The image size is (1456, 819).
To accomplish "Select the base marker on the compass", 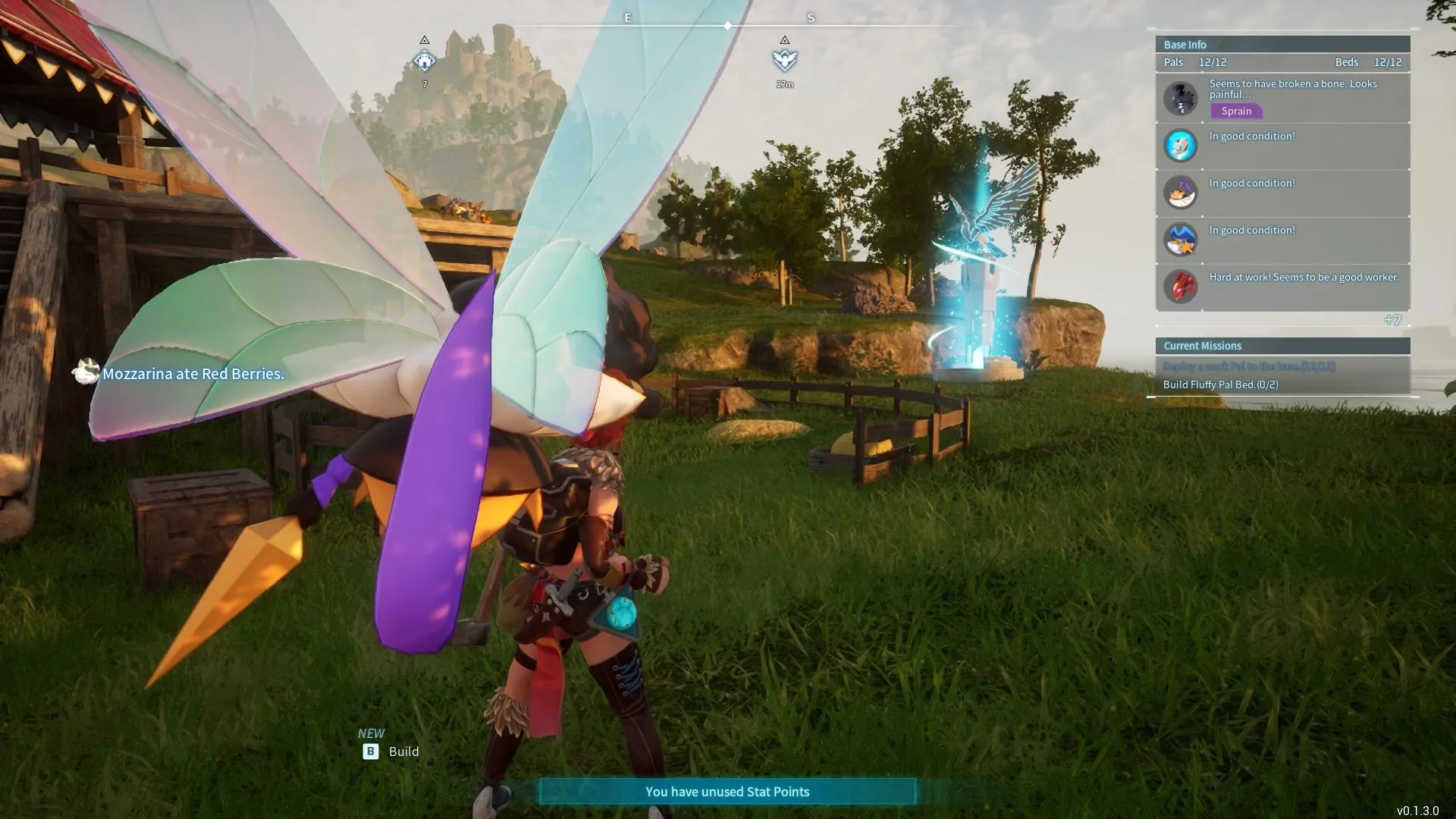I will click(425, 61).
